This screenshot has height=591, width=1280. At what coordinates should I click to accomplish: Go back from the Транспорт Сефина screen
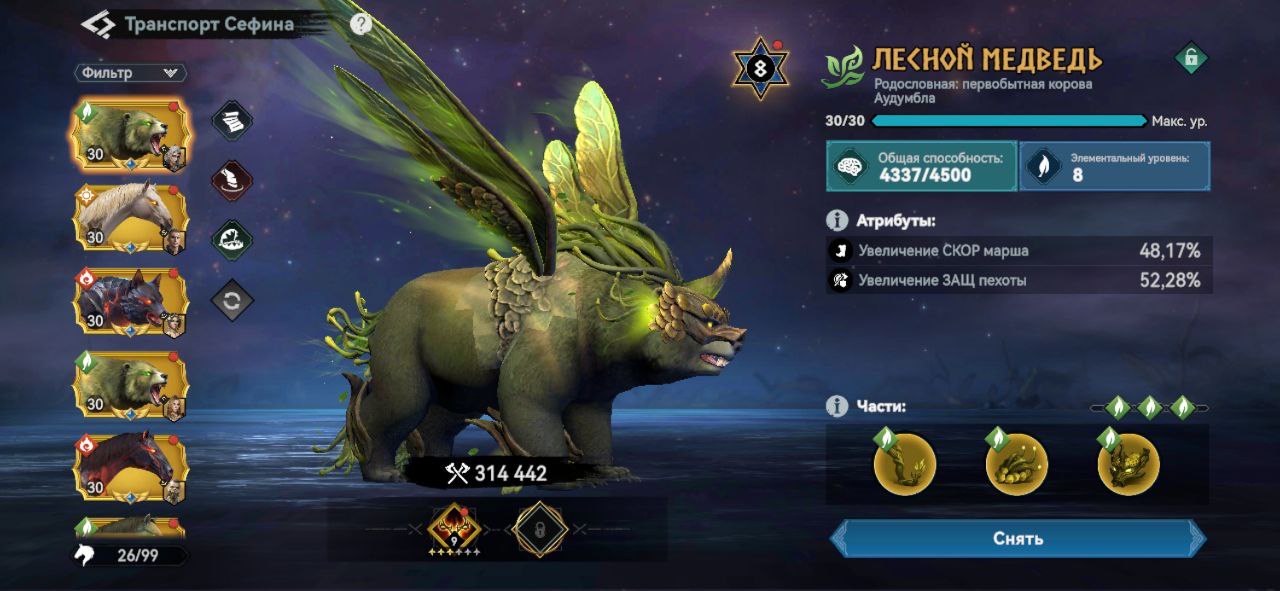[97, 24]
